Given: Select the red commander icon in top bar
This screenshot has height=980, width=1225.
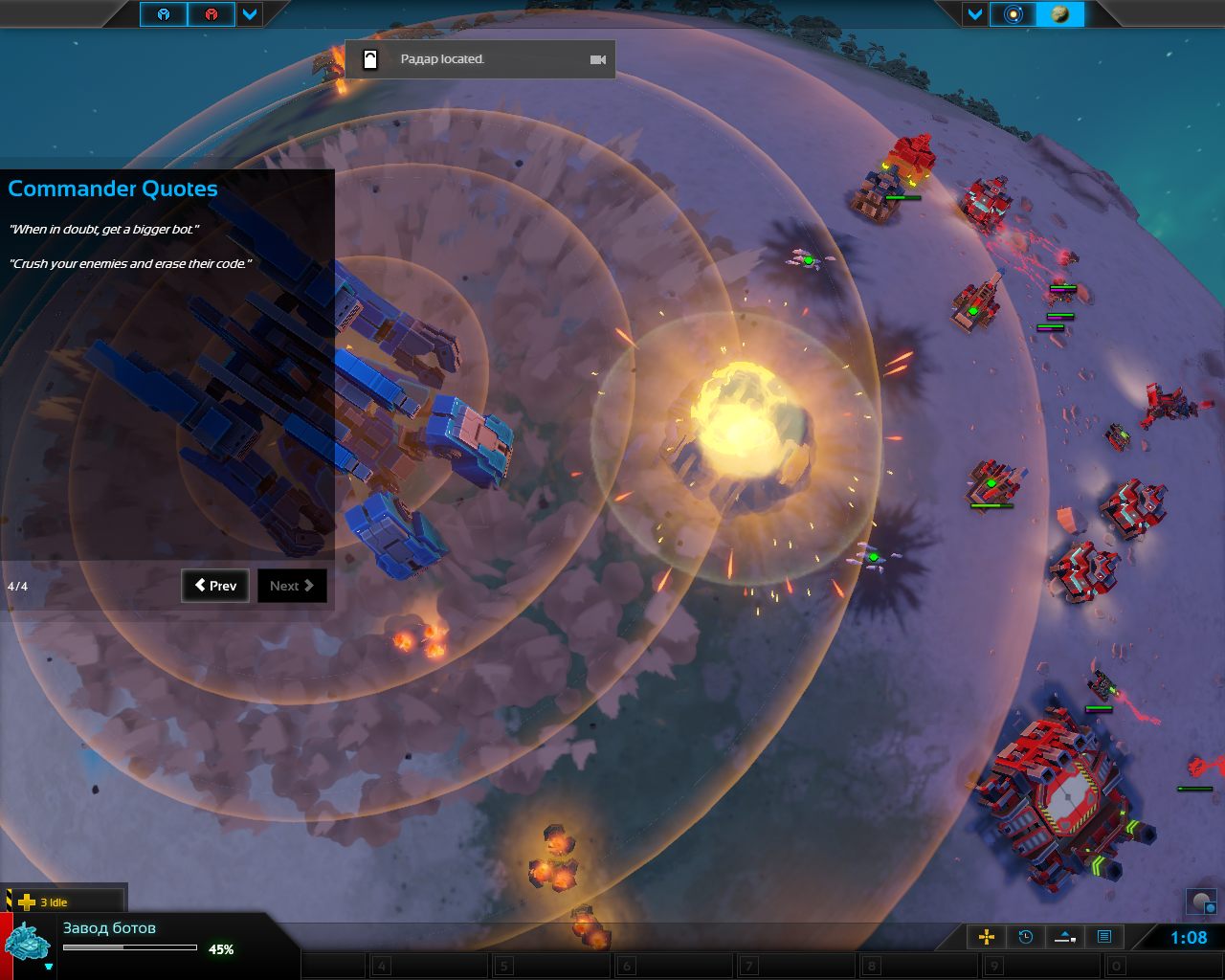Looking at the screenshot, I should click(212, 14).
